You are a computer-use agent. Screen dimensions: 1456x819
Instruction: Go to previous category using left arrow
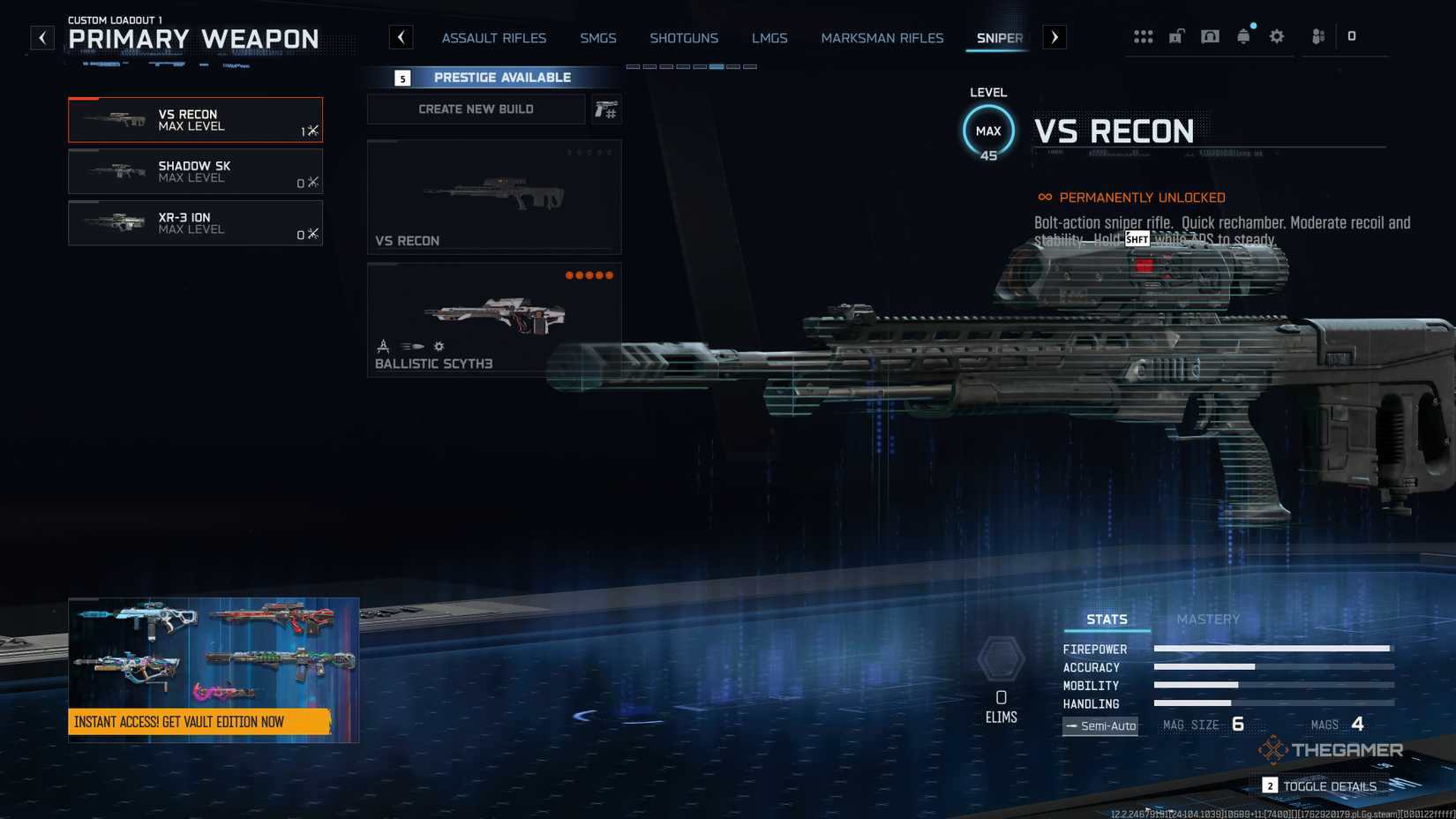pyautogui.click(x=402, y=37)
